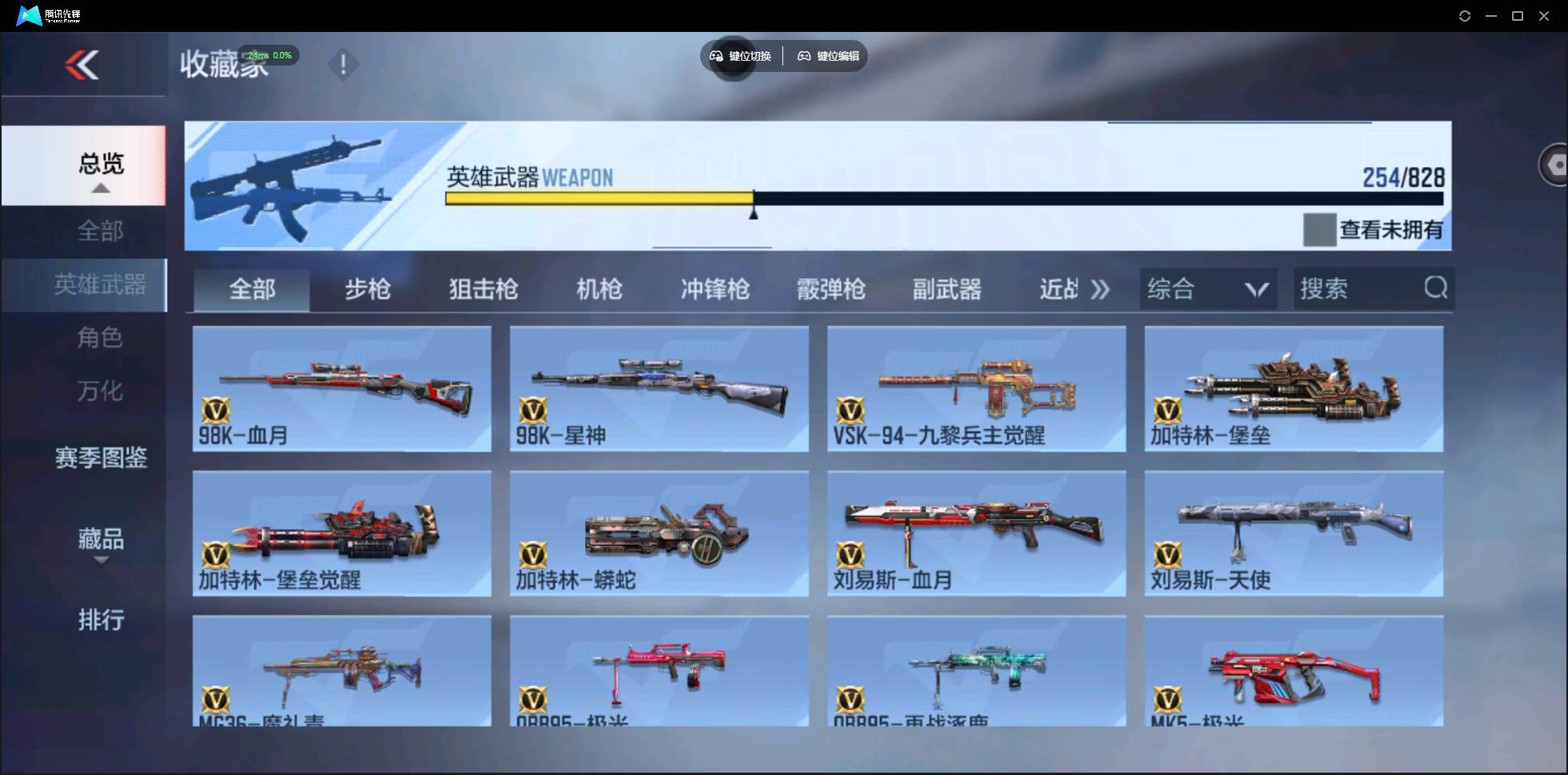Click the search magnifier icon
1568x775 pixels.
pos(1437,288)
